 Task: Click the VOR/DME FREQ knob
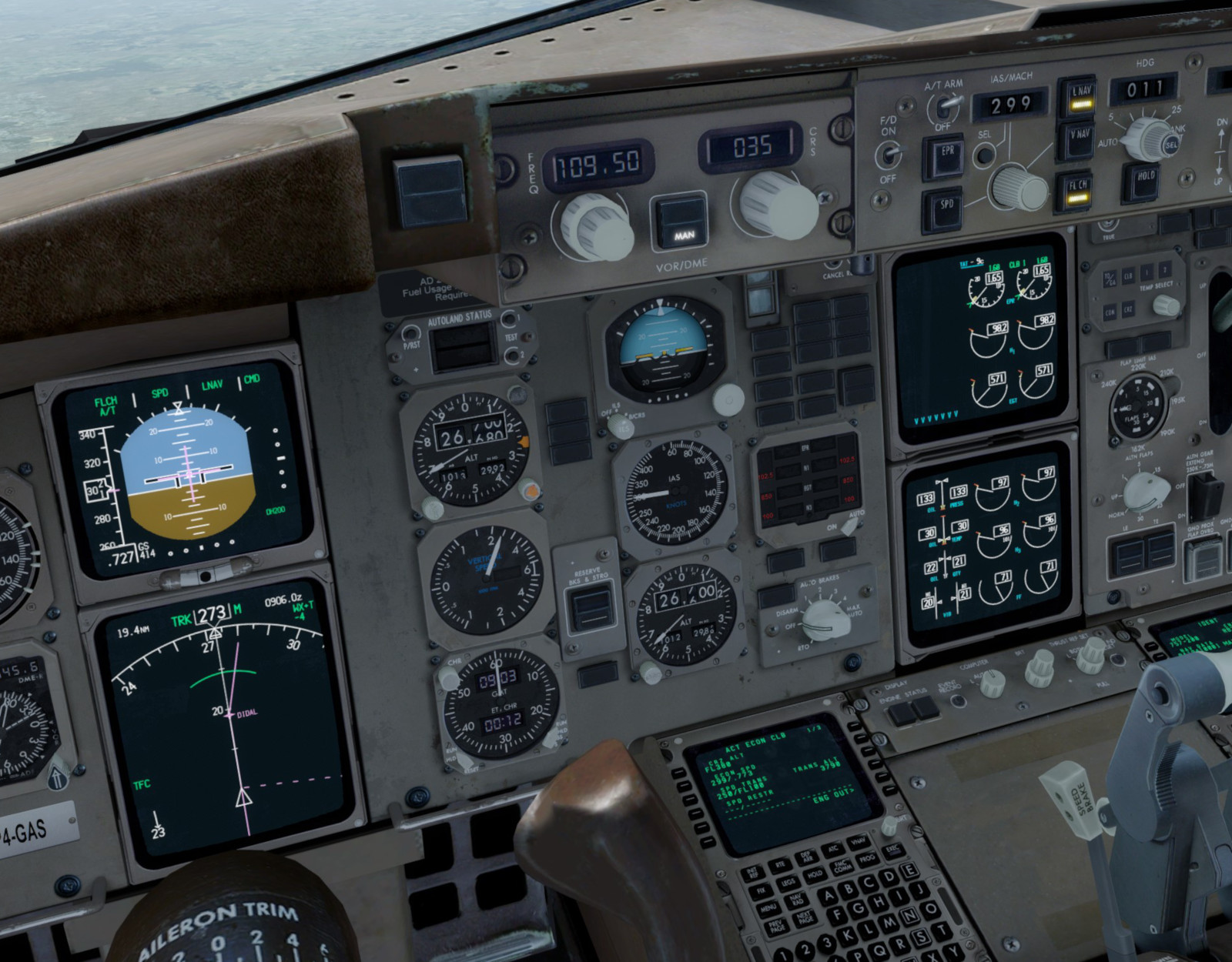point(597,225)
